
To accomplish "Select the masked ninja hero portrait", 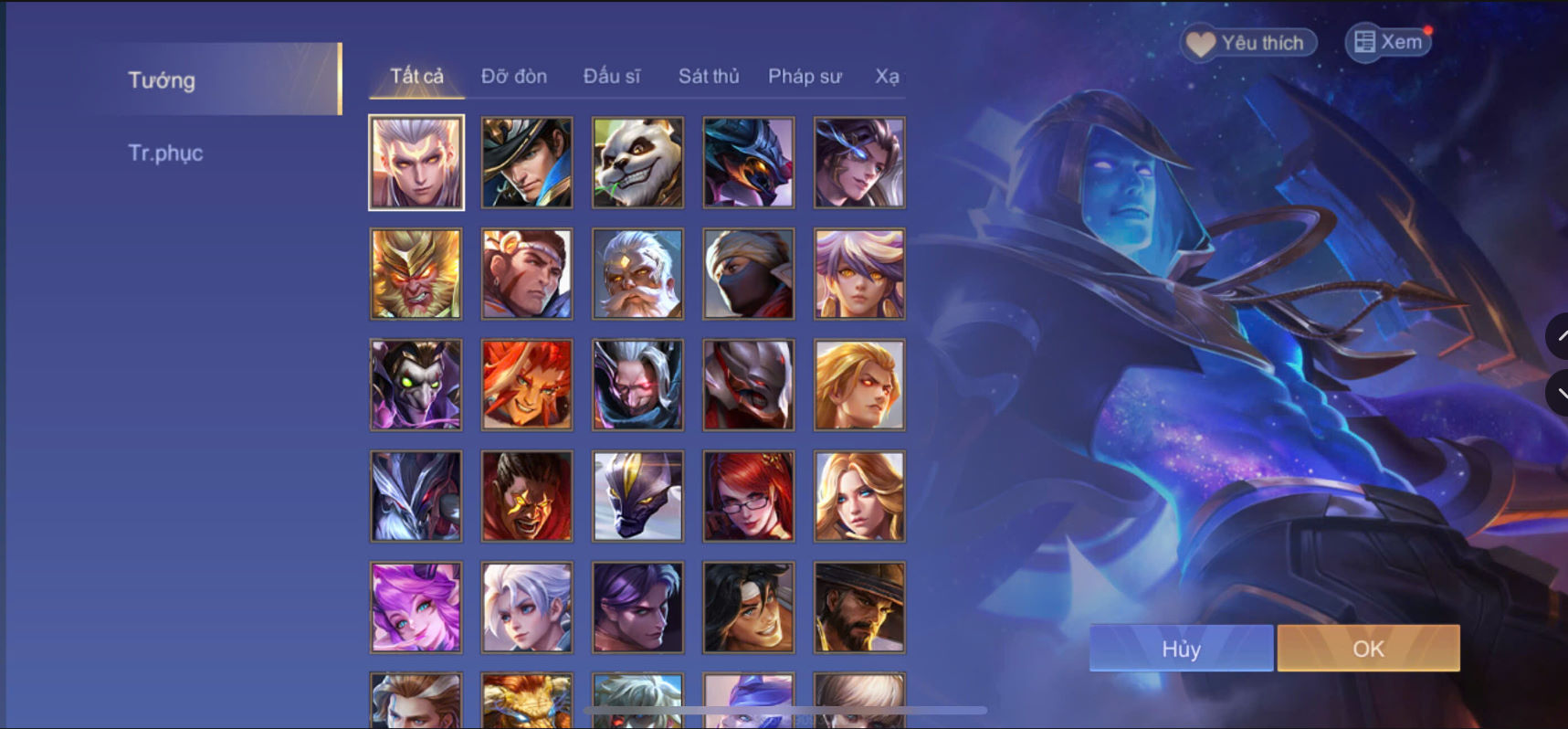I will 747,273.
